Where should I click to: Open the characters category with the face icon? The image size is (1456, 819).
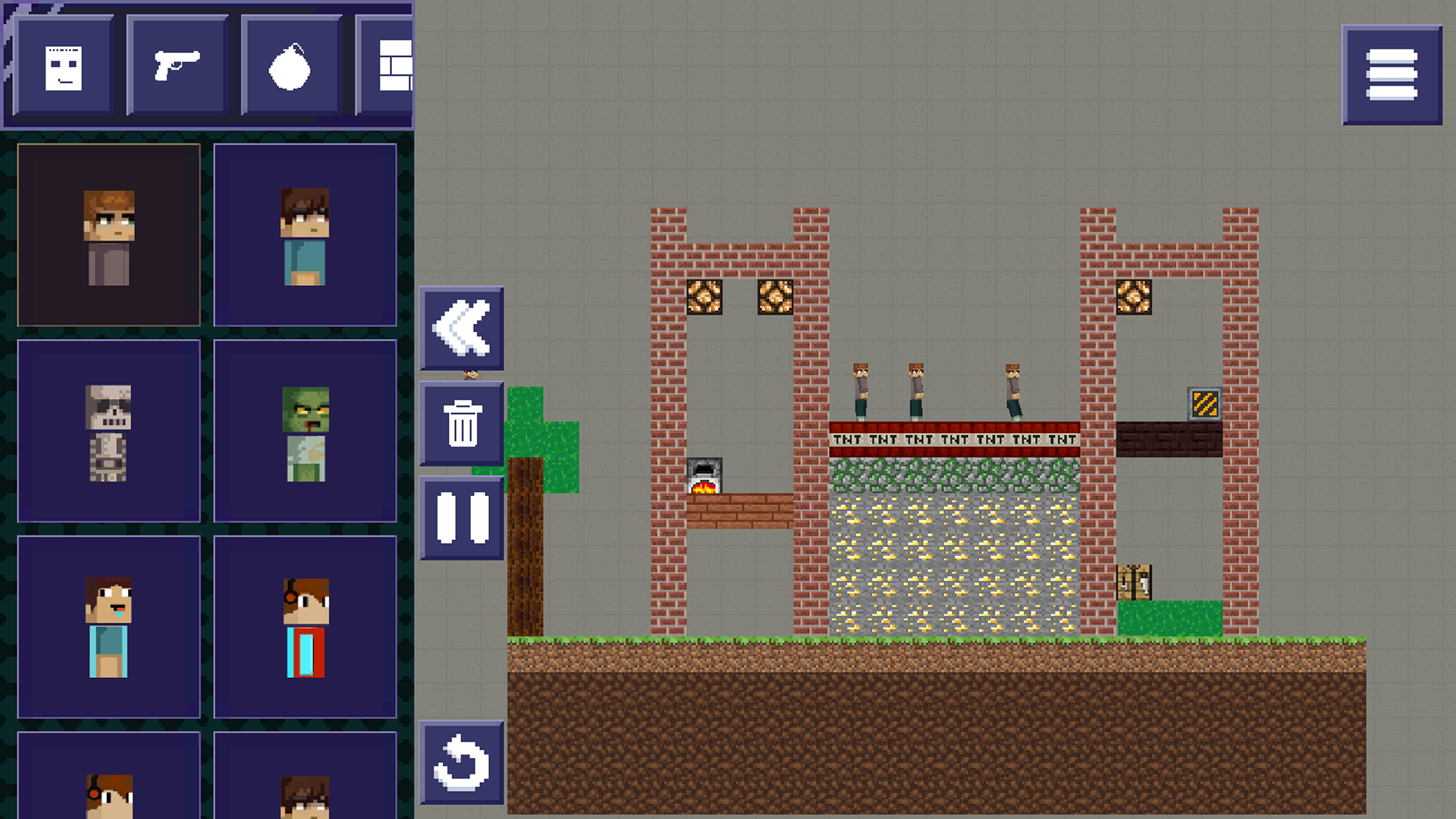point(64,66)
